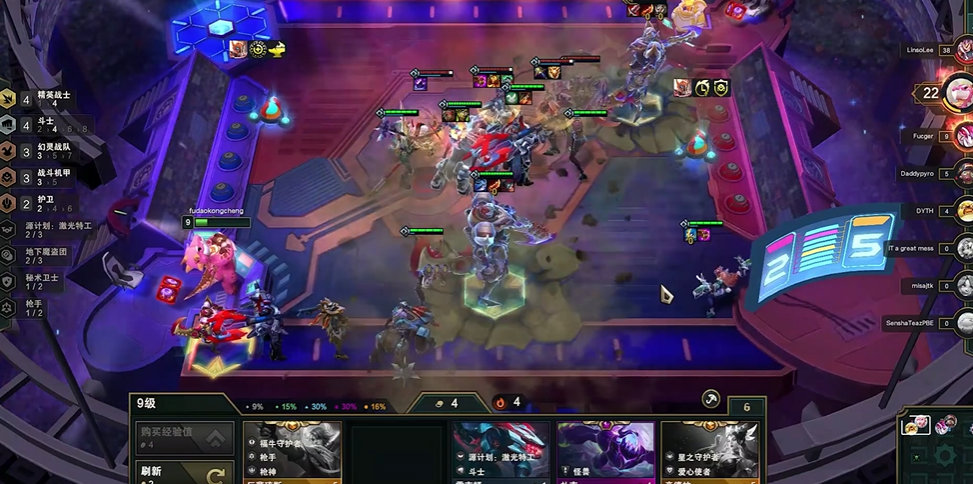Buy the 福牛守护者 gunner champion card
Viewport: 973px width, 484px height.
pos(292,452)
